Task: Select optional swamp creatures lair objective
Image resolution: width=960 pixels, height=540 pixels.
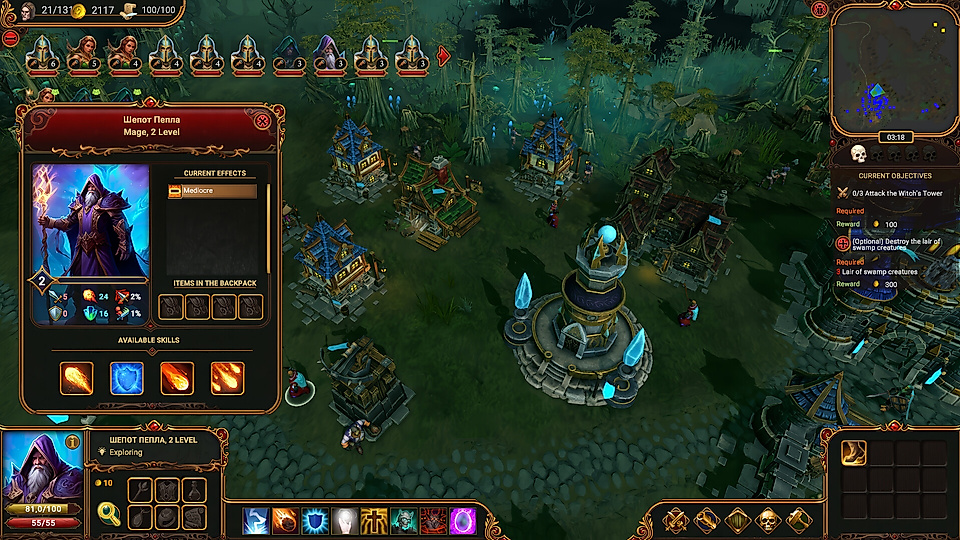Action: pos(890,247)
